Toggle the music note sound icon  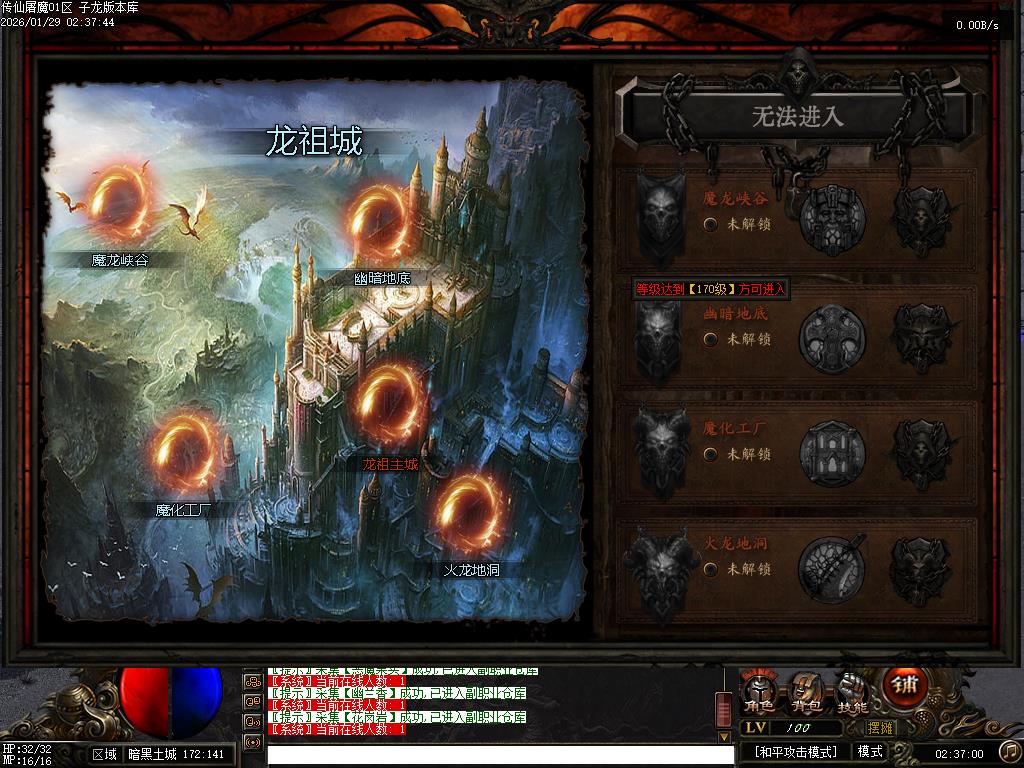click(1010, 751)
